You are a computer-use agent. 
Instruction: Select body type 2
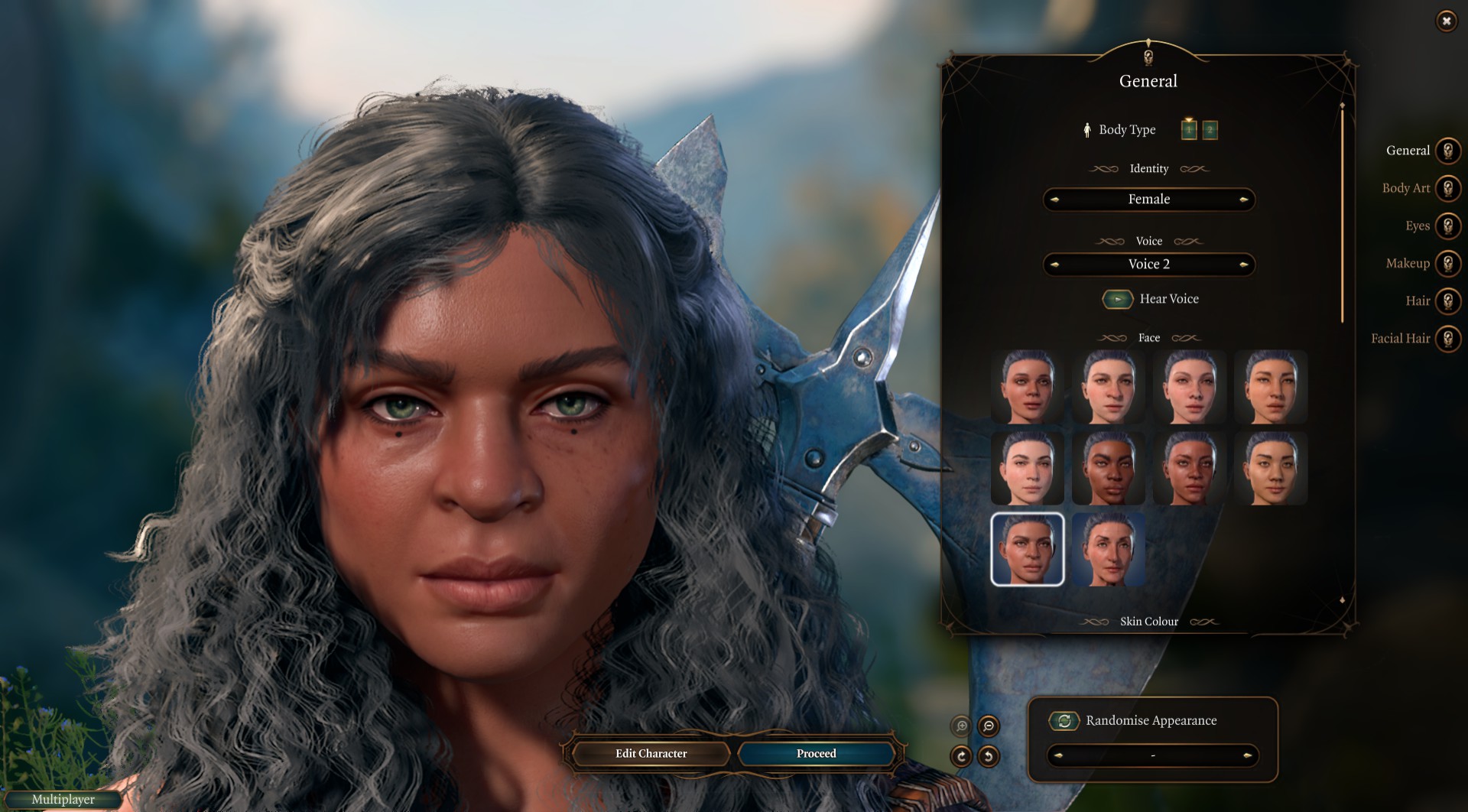1210,130
